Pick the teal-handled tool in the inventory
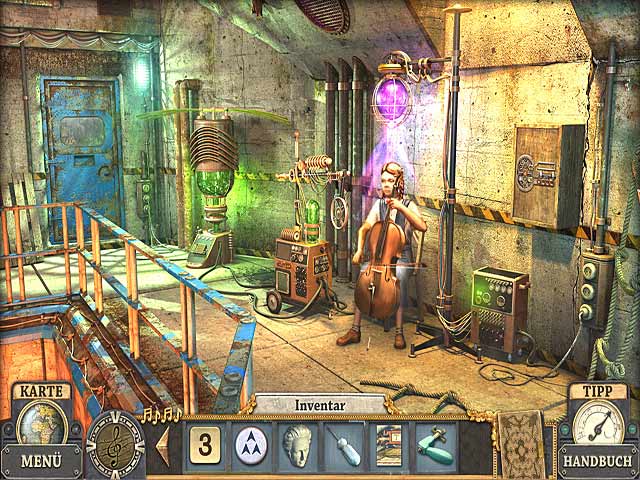 [x=435, y=444]
